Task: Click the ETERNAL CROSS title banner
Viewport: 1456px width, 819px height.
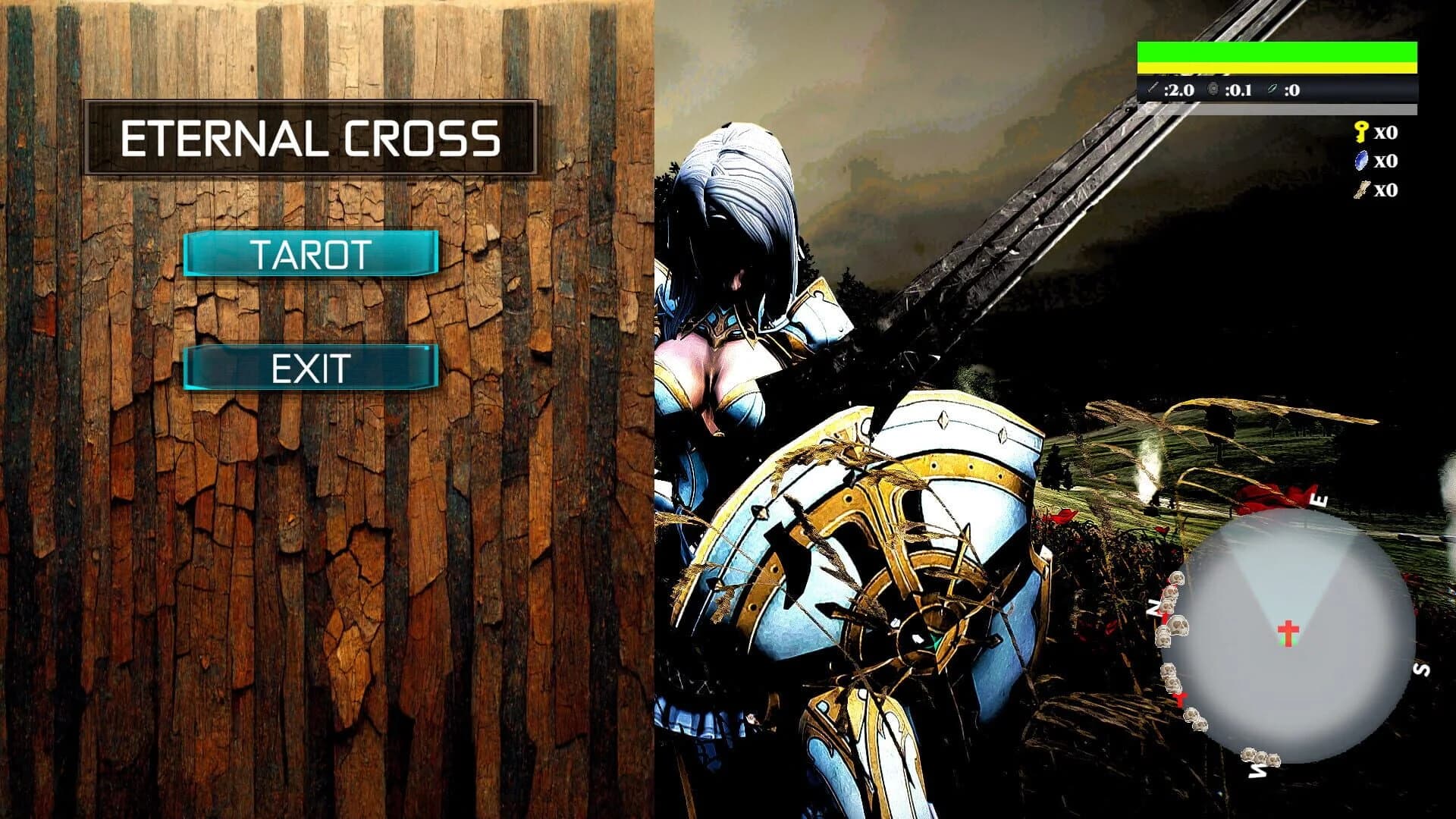Action: pos(313,138)
